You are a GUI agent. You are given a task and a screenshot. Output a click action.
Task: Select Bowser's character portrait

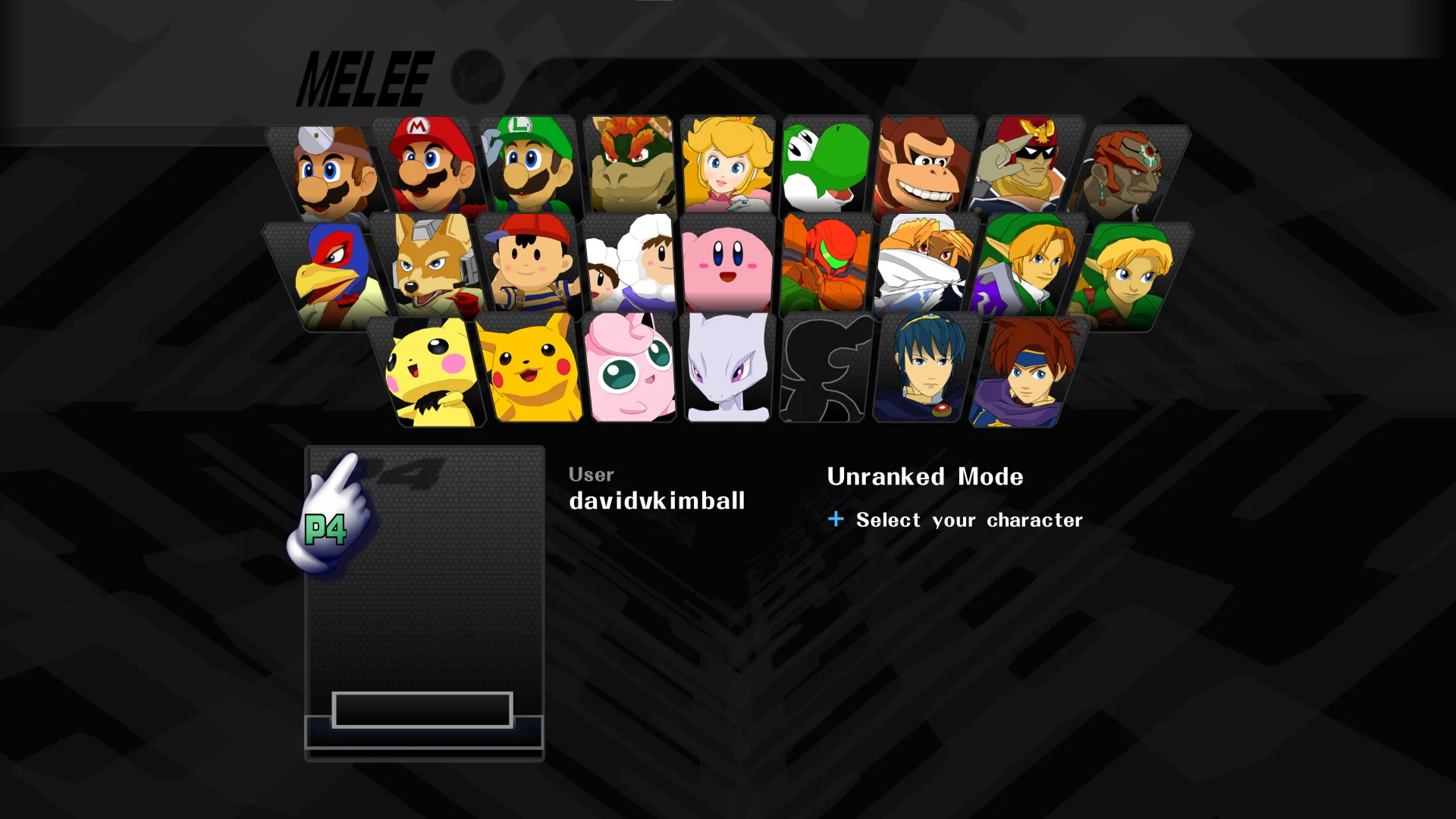[629, 167]
